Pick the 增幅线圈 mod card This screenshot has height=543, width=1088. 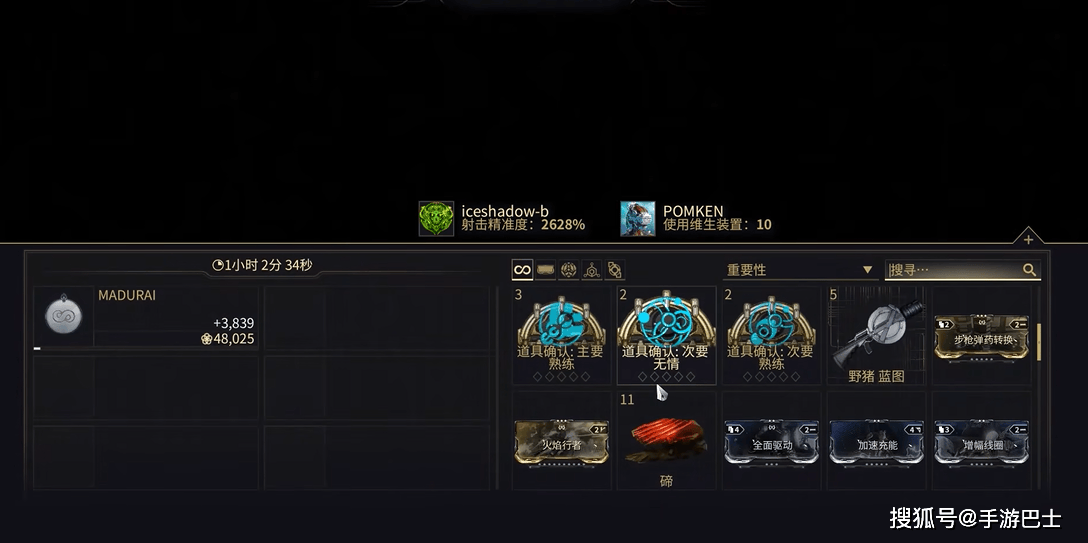point(982,441)
